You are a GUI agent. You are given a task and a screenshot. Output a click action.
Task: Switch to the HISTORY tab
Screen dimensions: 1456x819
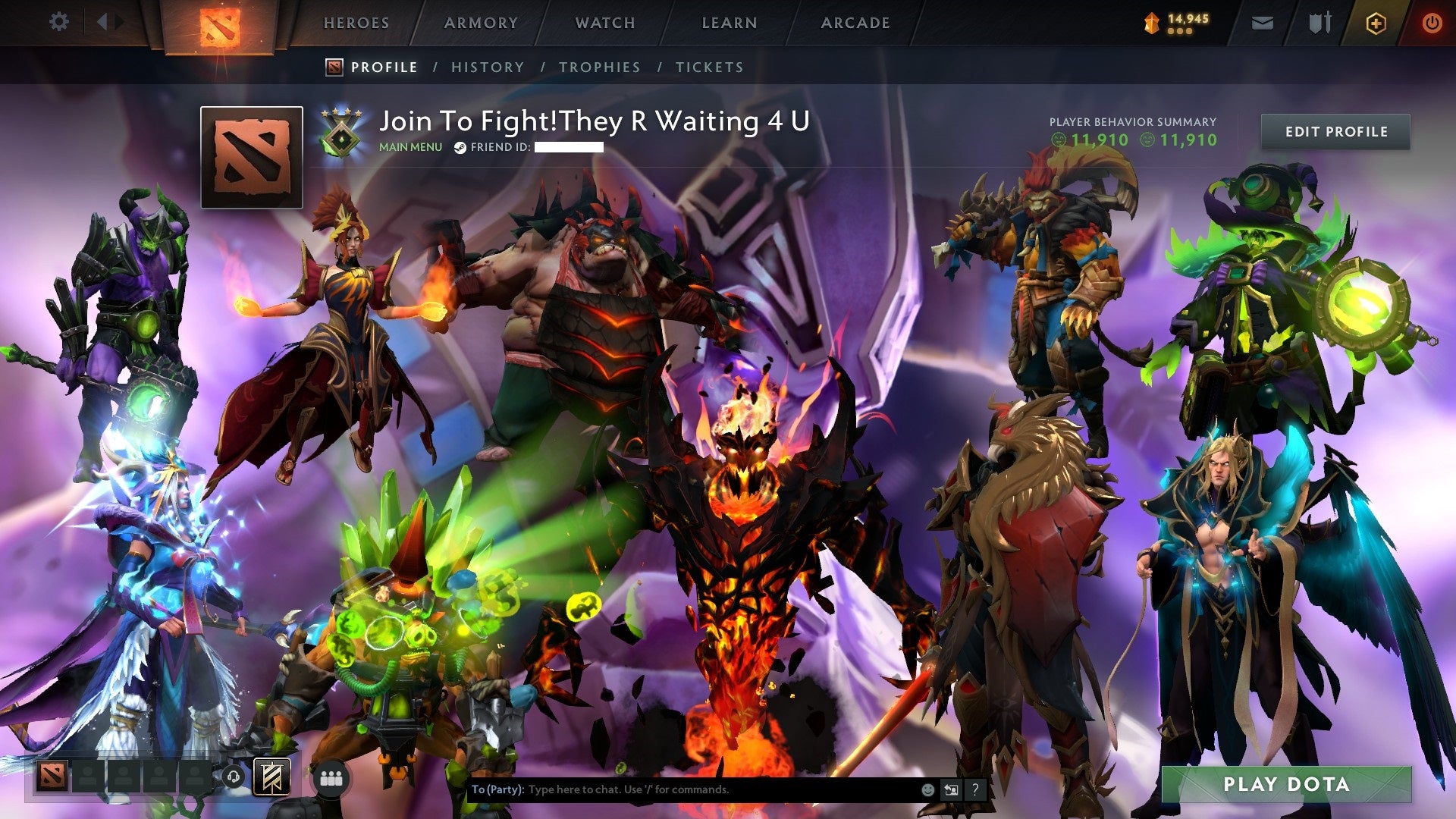488,67
